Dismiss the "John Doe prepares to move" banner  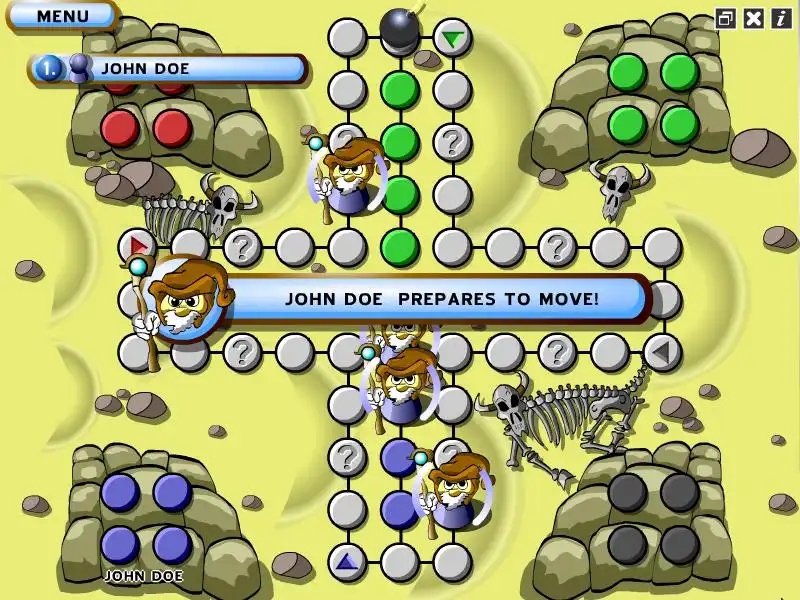coord(440,298)
